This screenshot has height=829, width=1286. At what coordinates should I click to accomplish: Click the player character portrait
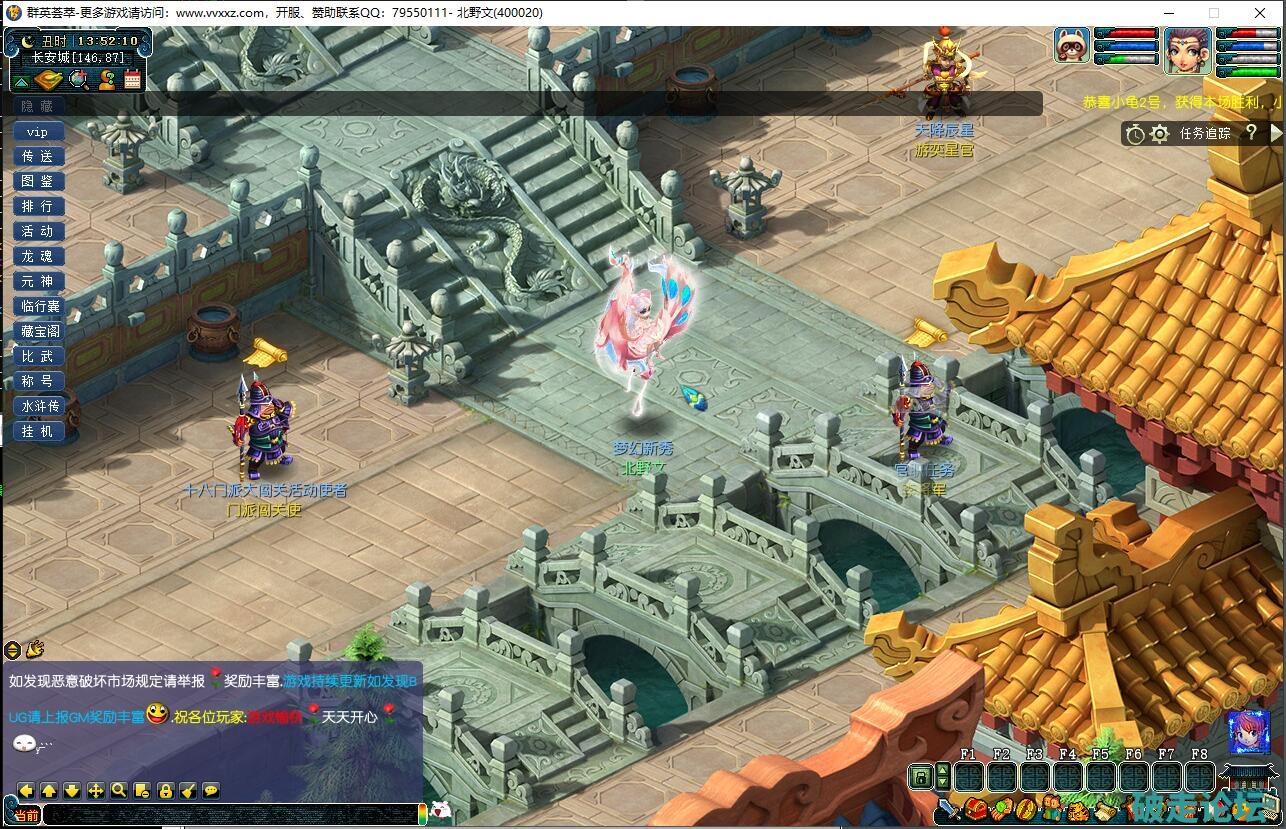click(1187, 50)
